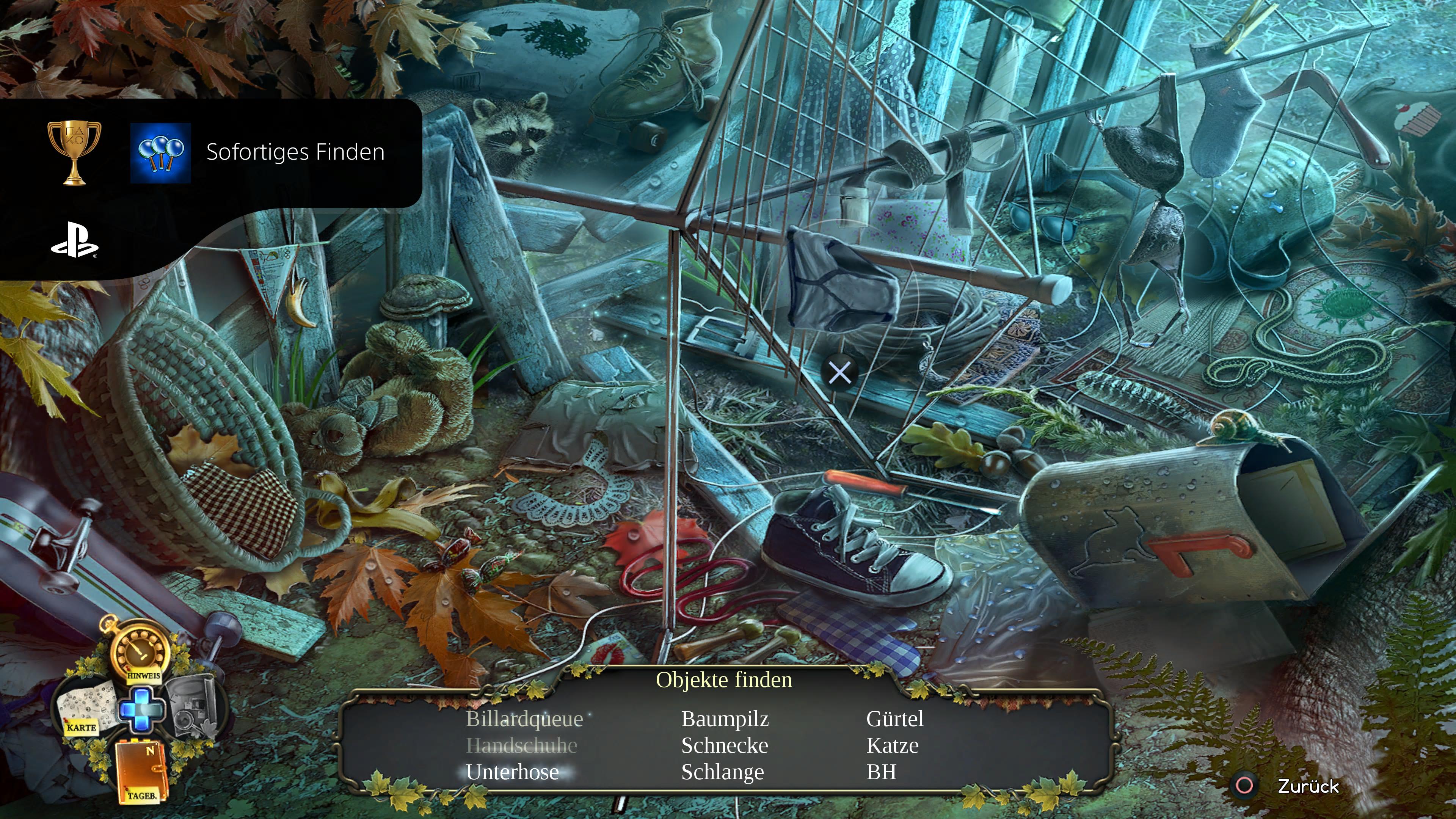Image resolution: width=1456 pixels, height=819 pixels.
Task: Choose Schnecke from the object list
Action: click(725, 745)
